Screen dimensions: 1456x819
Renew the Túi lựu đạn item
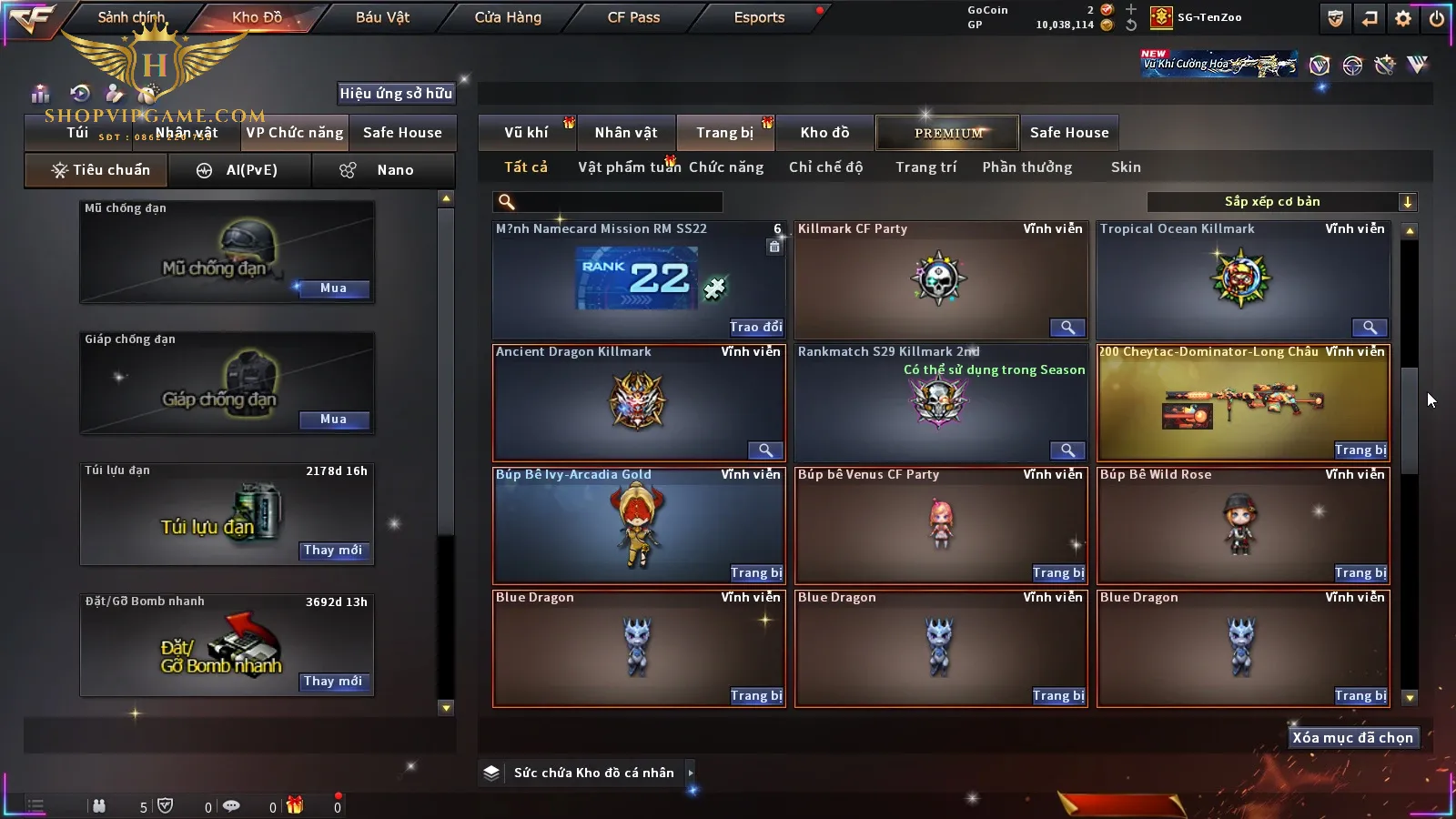point(333,551)
